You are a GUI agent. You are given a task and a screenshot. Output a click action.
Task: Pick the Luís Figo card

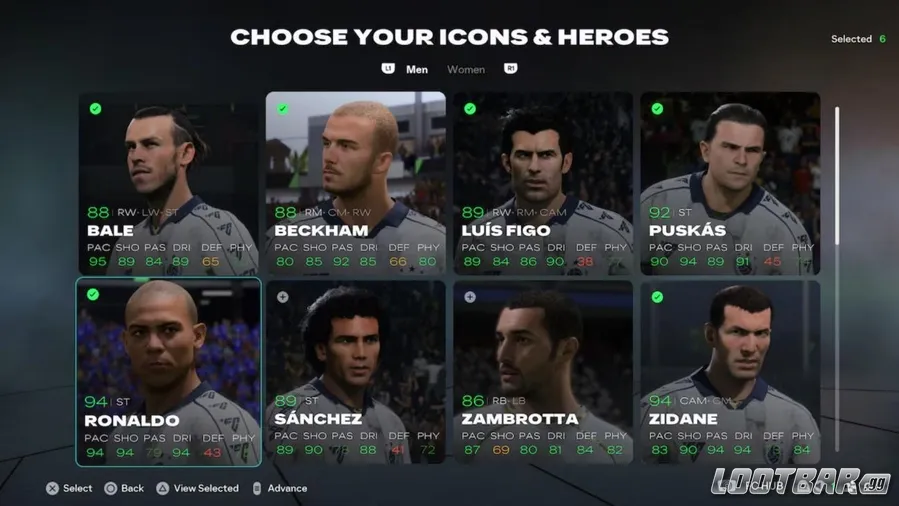(543, 183)
